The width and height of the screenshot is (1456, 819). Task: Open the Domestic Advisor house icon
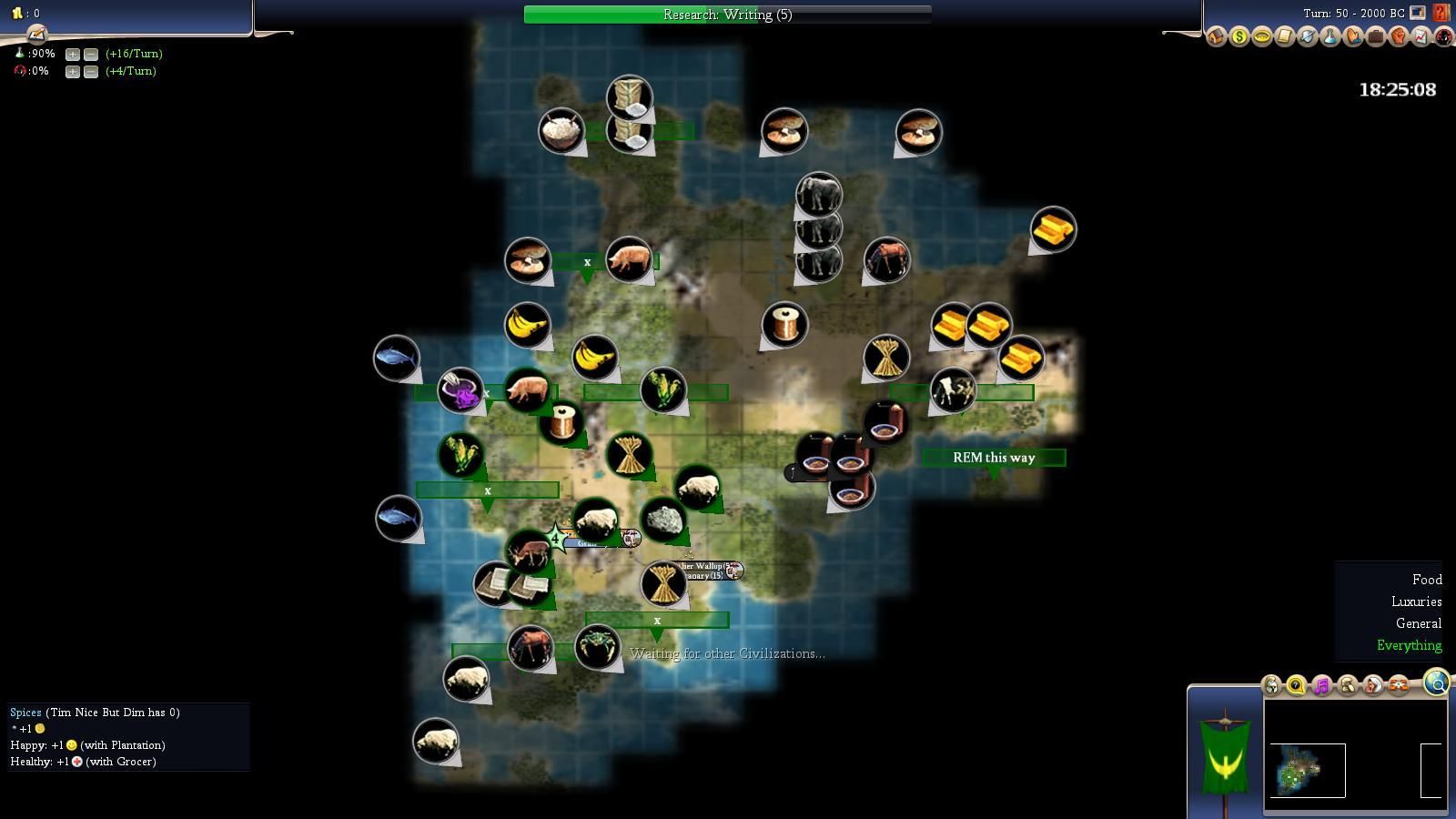[1216, 37]
